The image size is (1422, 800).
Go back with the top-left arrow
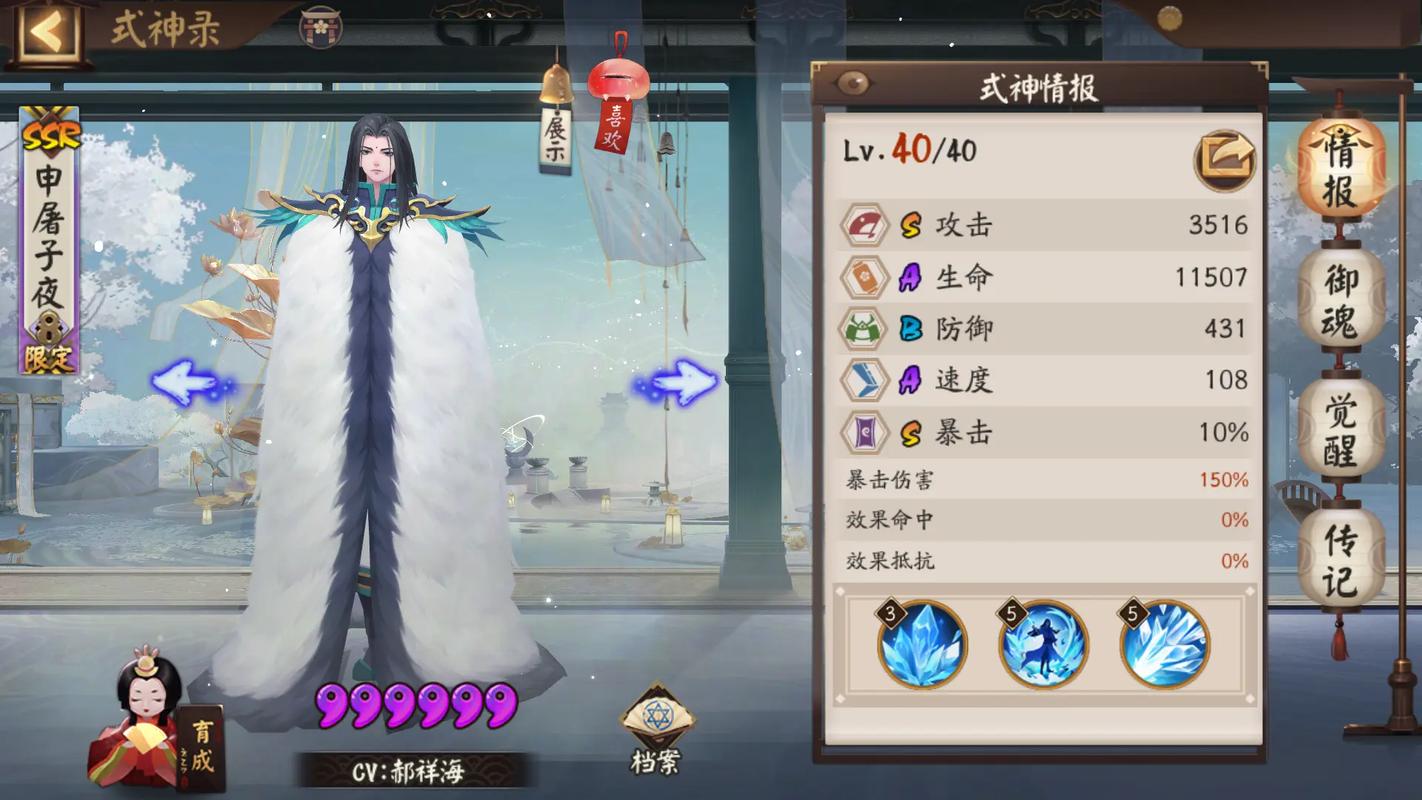pyautogui.click(x=45, y=32)
